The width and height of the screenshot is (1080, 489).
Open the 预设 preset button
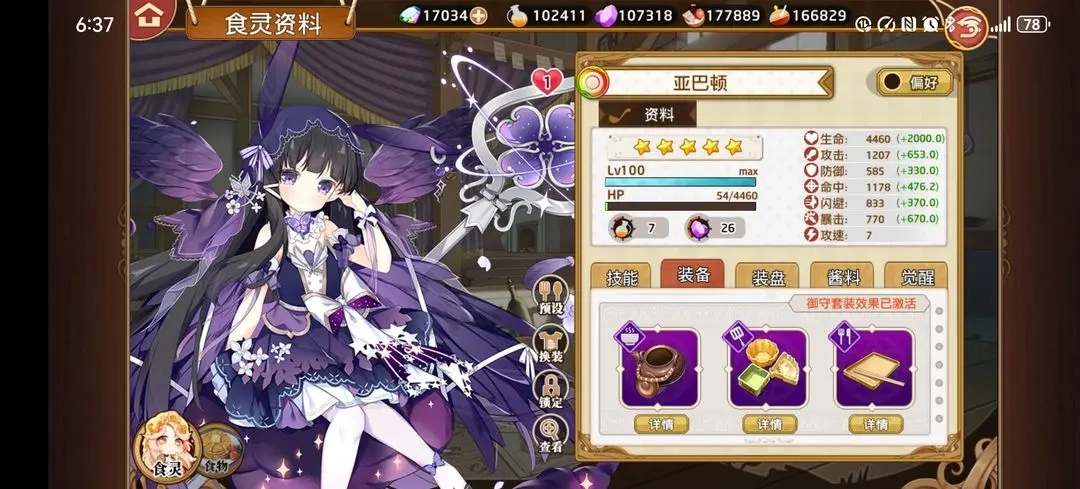click(x=551, y=297)
